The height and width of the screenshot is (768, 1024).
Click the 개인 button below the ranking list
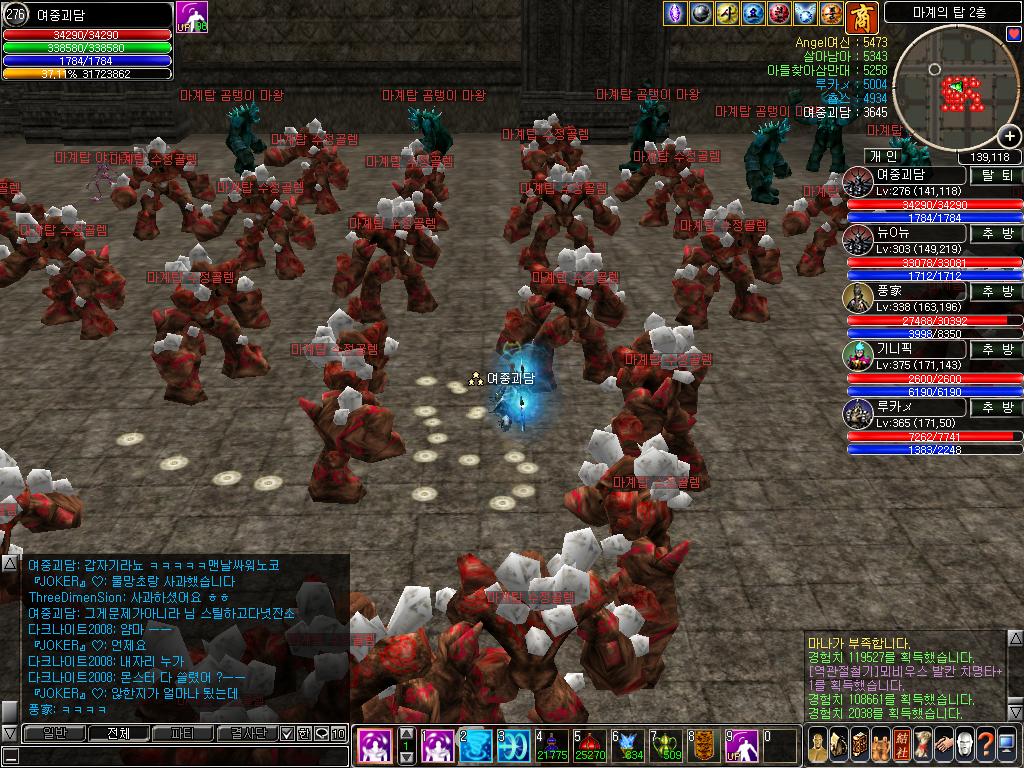(883, 156)
